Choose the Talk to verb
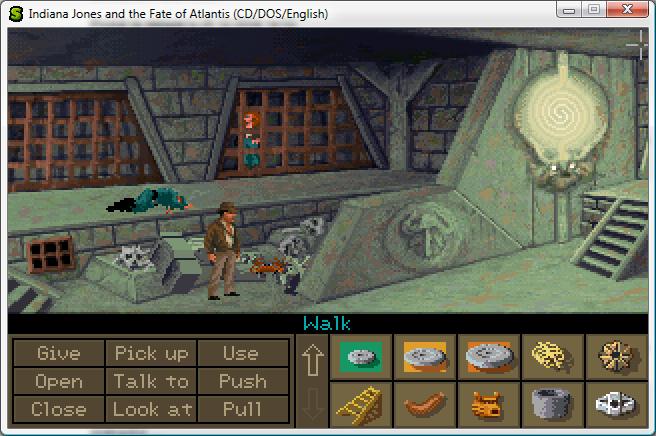This screenshot has height=436, width=656. tap(151, 382)
